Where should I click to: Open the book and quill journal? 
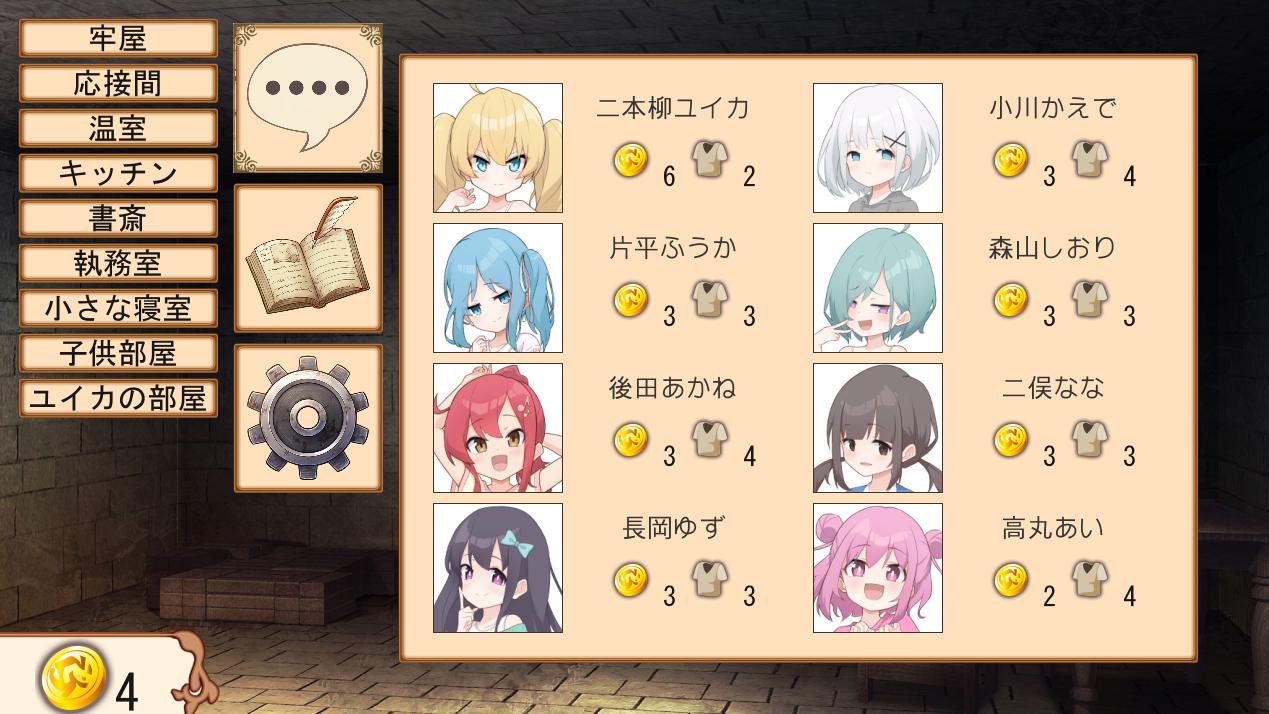coord(308,258)
